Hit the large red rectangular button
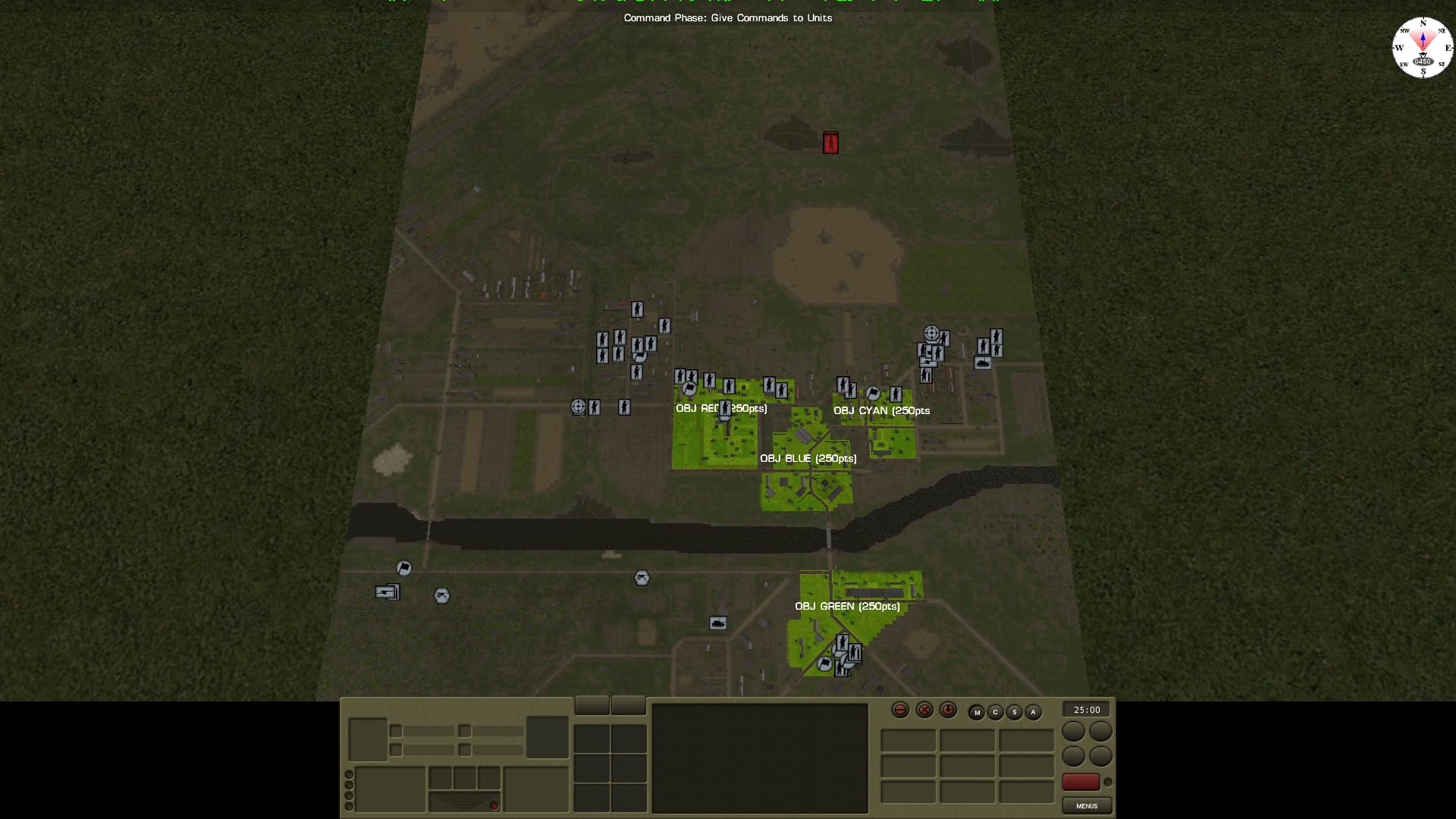This screenshot has height=819, width=1456. (x=1081, y=782)
